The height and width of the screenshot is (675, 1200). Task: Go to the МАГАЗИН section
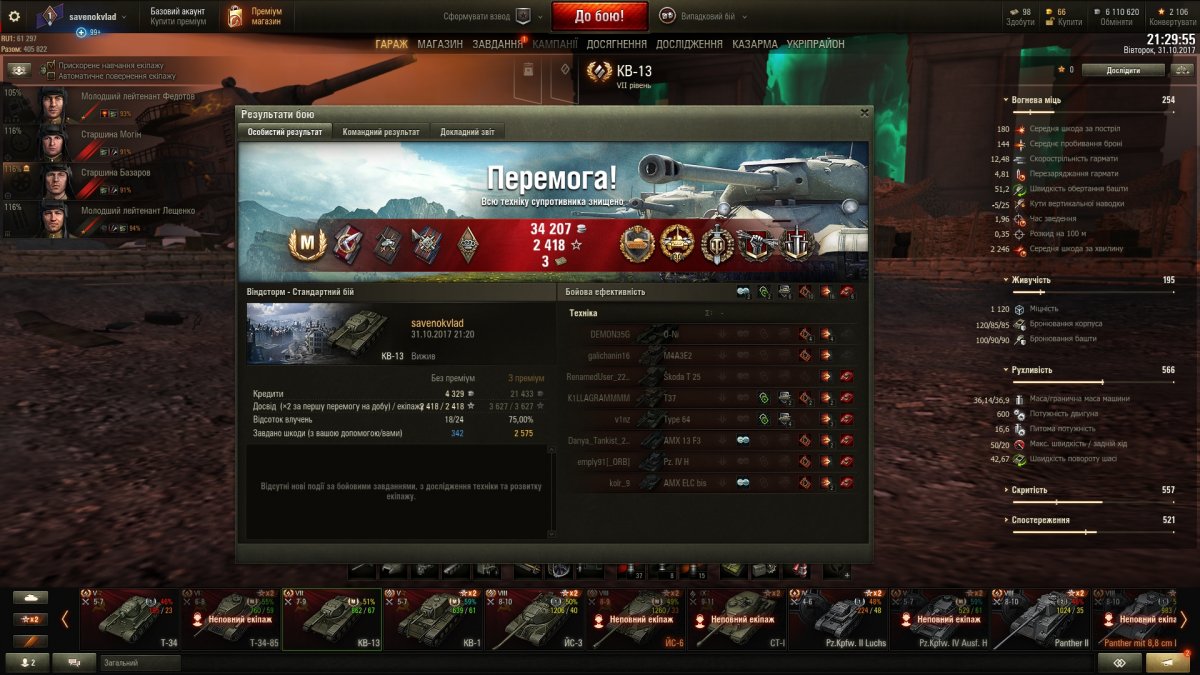click(440, 44)
